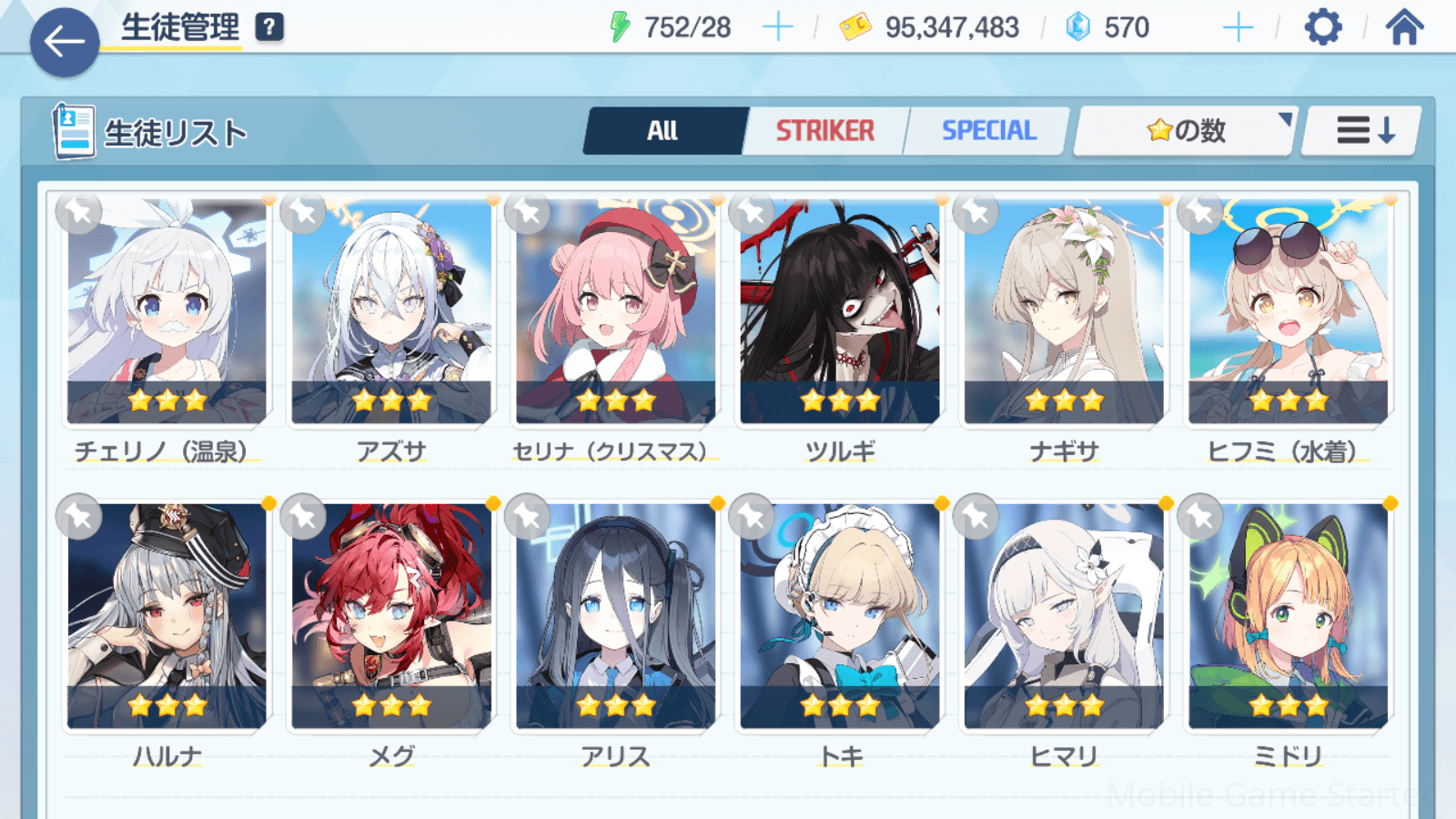
Task: Choose ヒフミ(水着) student card
Action: tap(1288, 311)
